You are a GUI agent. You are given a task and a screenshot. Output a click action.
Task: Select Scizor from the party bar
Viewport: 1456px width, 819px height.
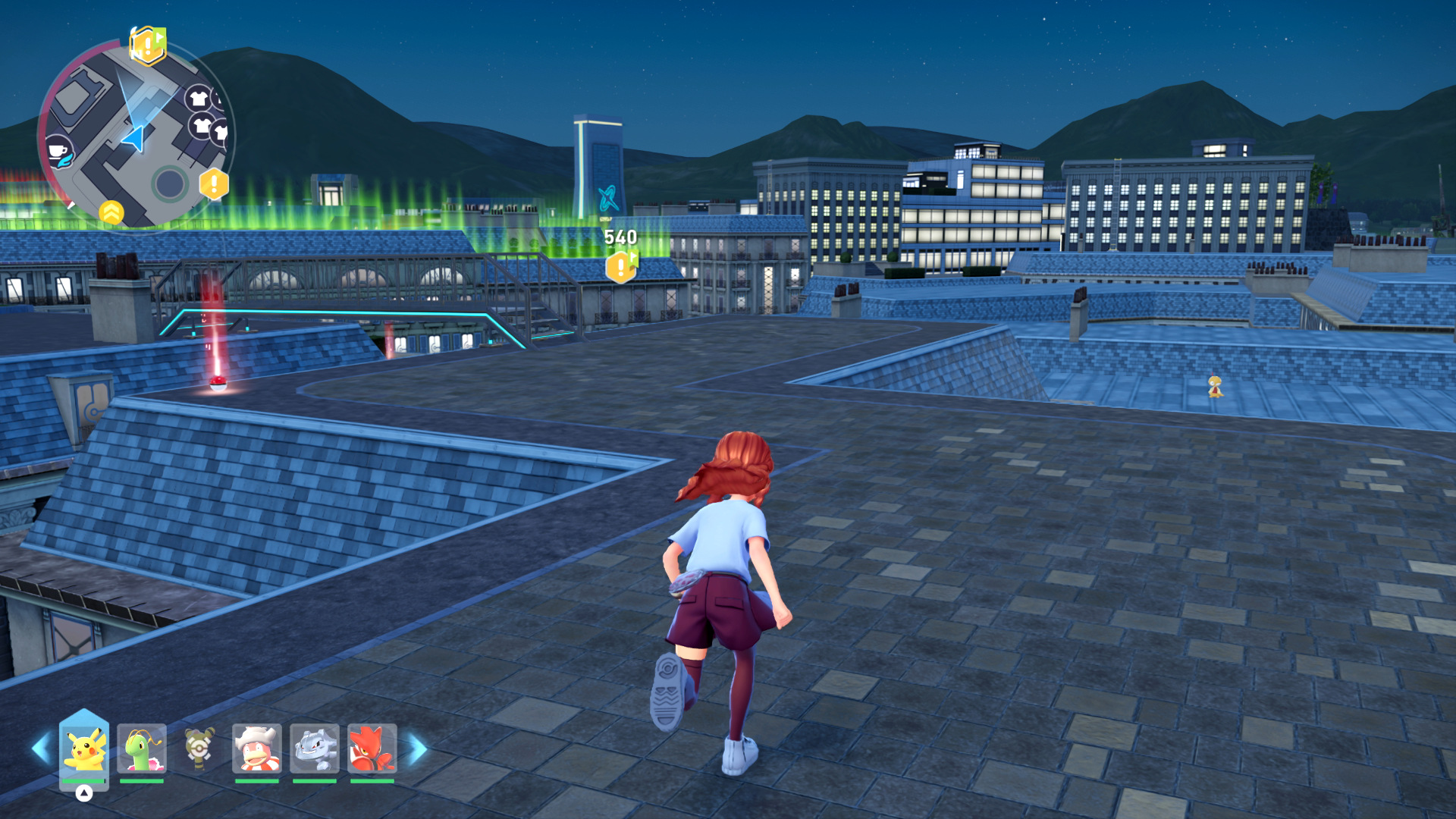click(372, 748)
